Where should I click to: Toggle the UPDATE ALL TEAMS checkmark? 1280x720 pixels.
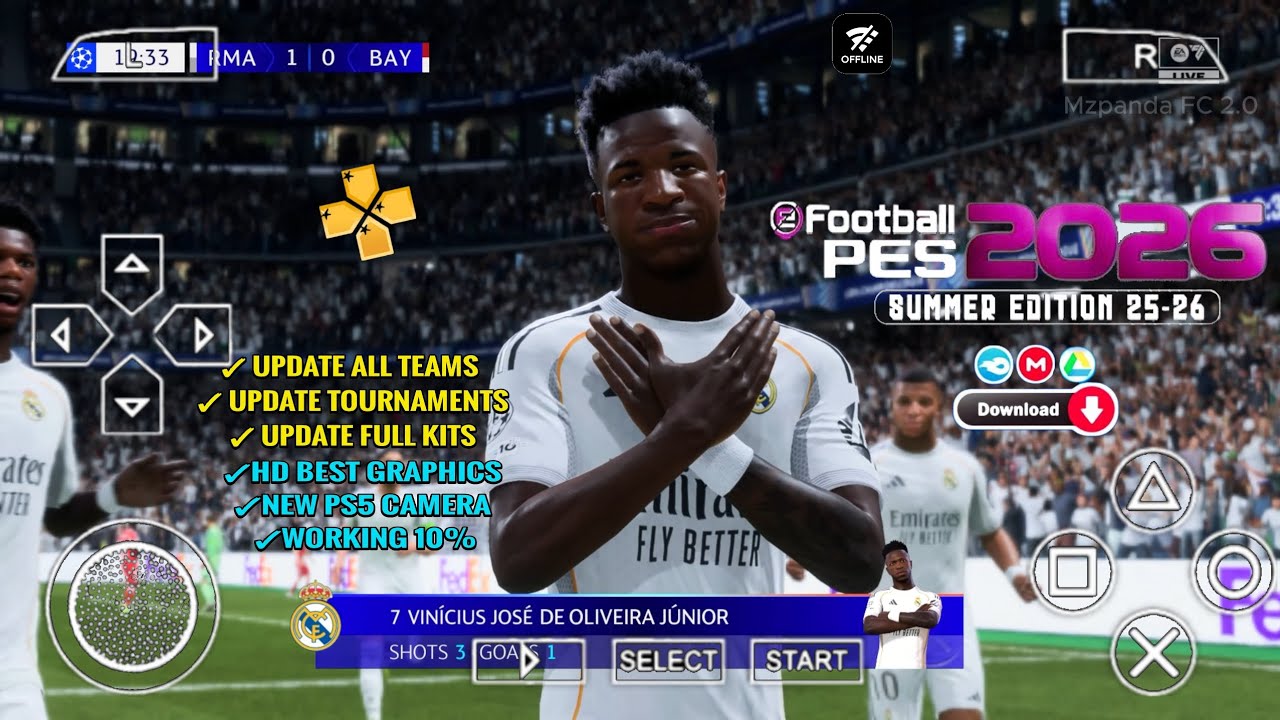pos(233,365)
